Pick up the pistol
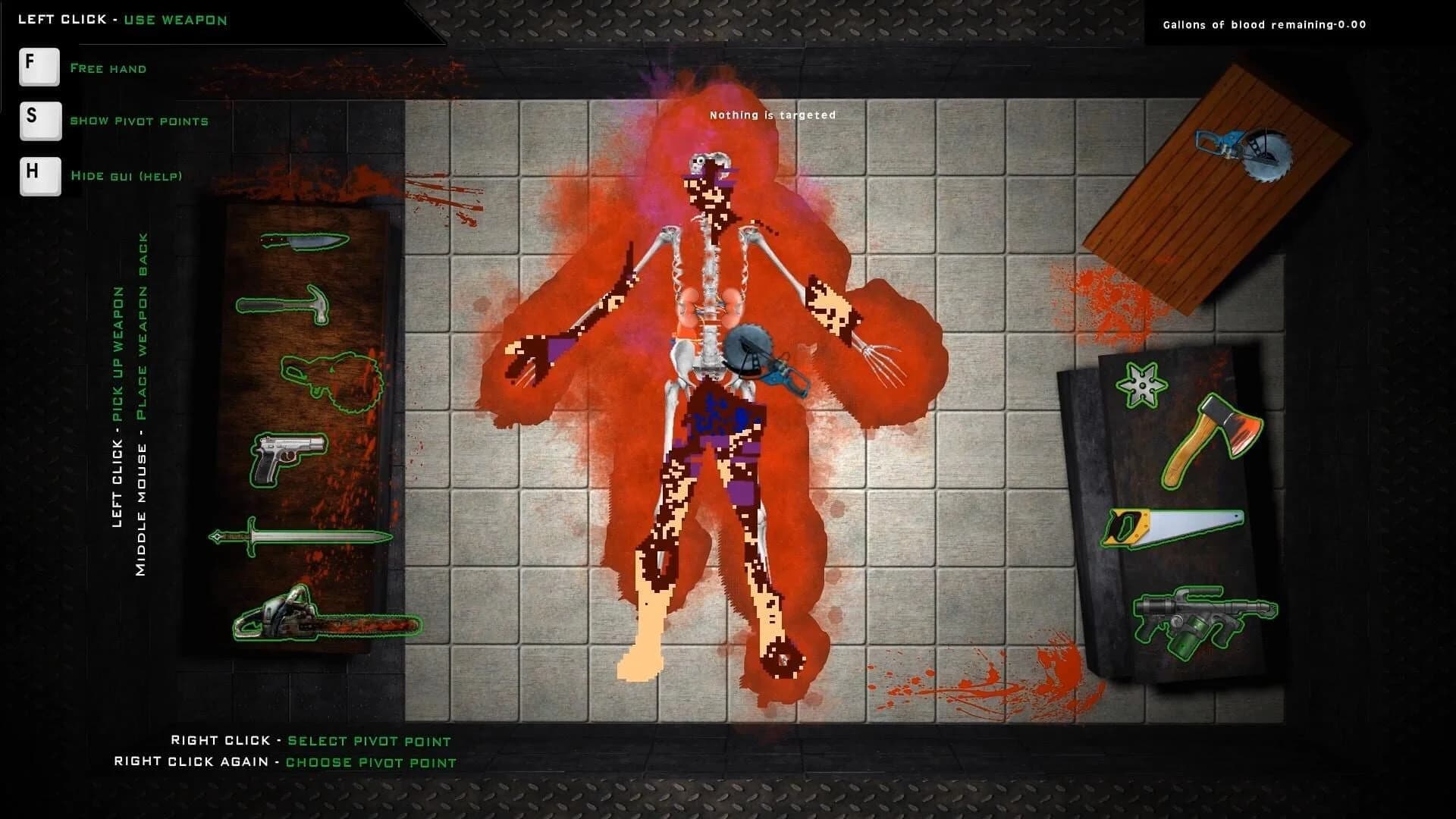Image resolution: width=1456 pixels, height=819 pixels. tap(284, 455)
